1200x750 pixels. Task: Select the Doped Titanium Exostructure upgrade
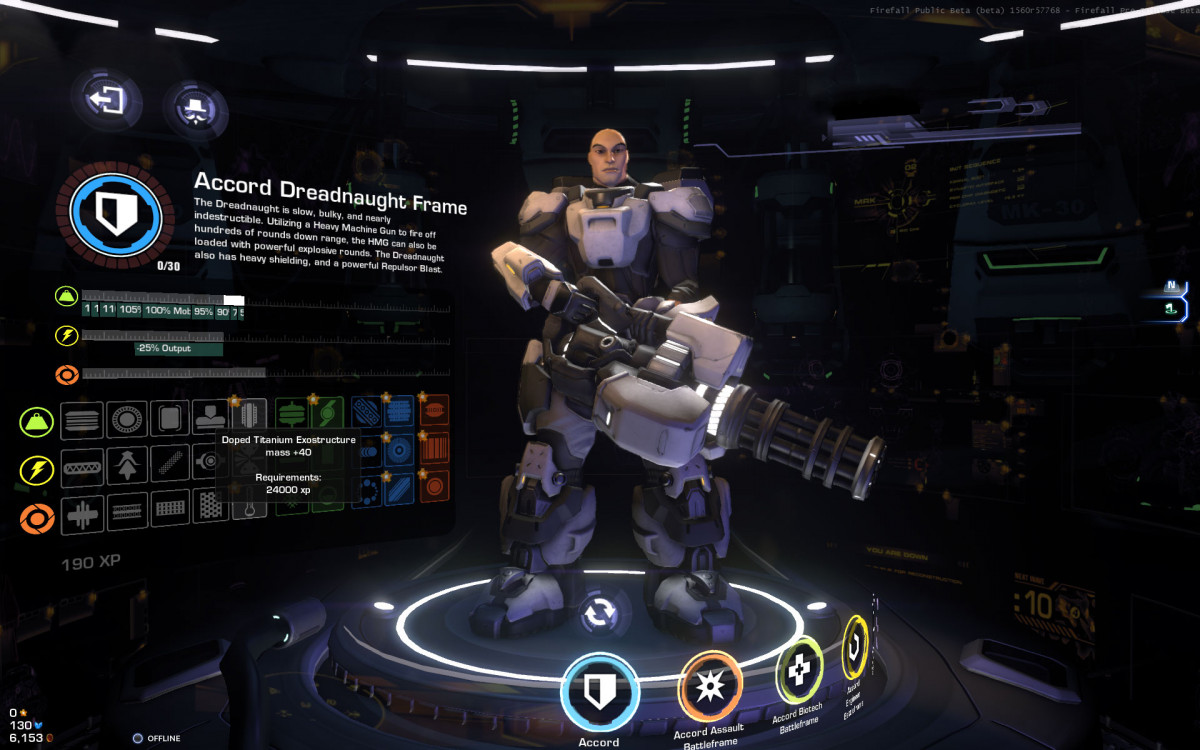(x=249, y=415)
